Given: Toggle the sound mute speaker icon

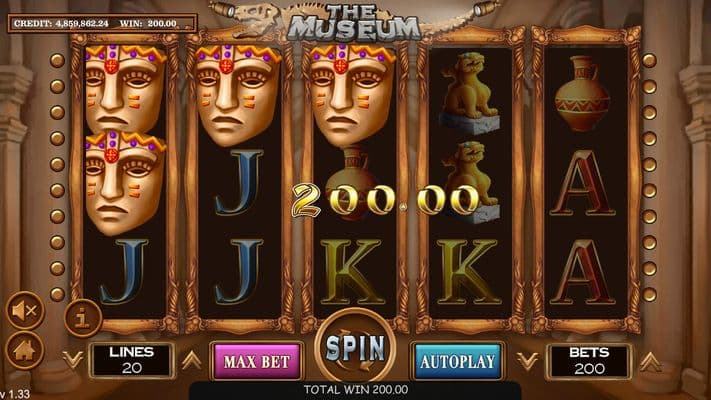Looking at the screenshot, I should coord(23,311).
